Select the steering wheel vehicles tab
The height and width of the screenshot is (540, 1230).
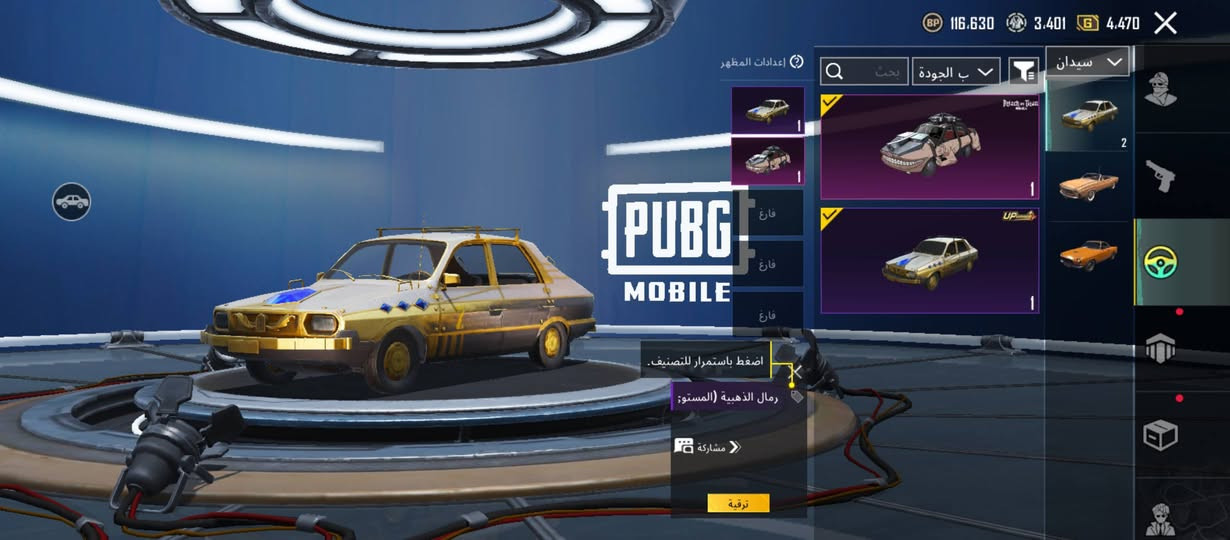point(1160,262)
